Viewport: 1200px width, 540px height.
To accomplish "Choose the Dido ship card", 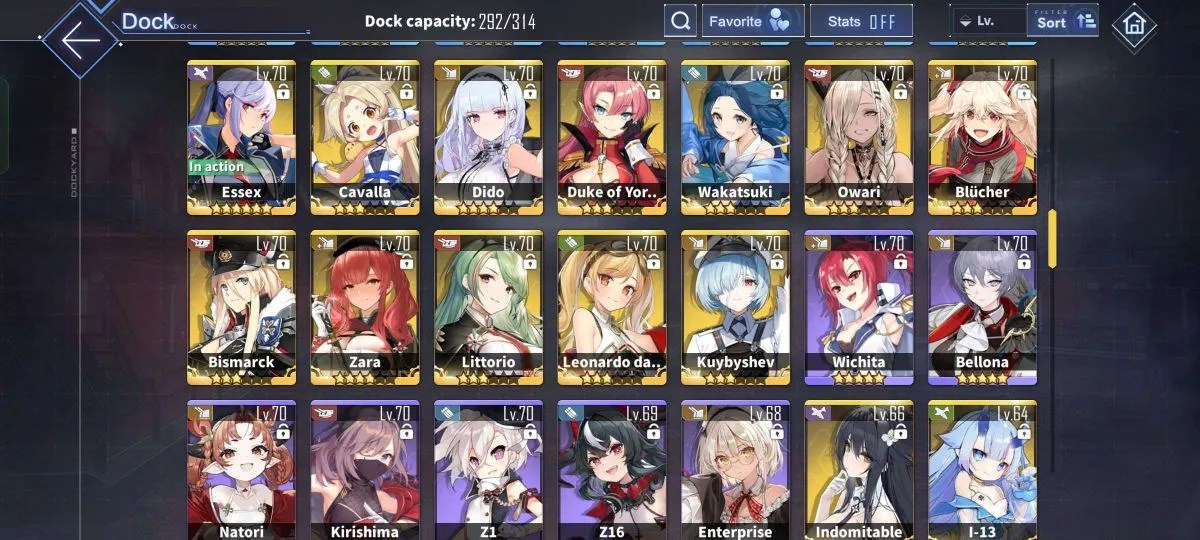I will [x=488, y=135].
